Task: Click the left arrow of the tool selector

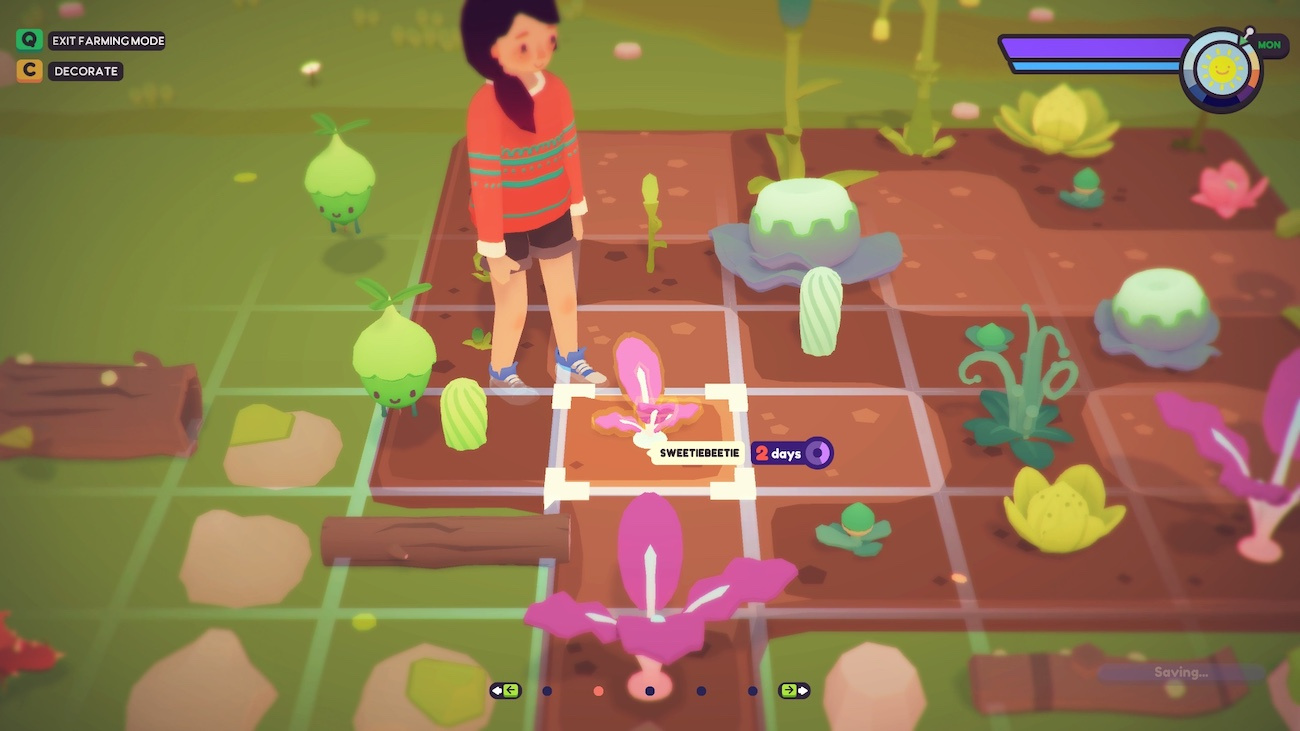Action: pos(505,690)
